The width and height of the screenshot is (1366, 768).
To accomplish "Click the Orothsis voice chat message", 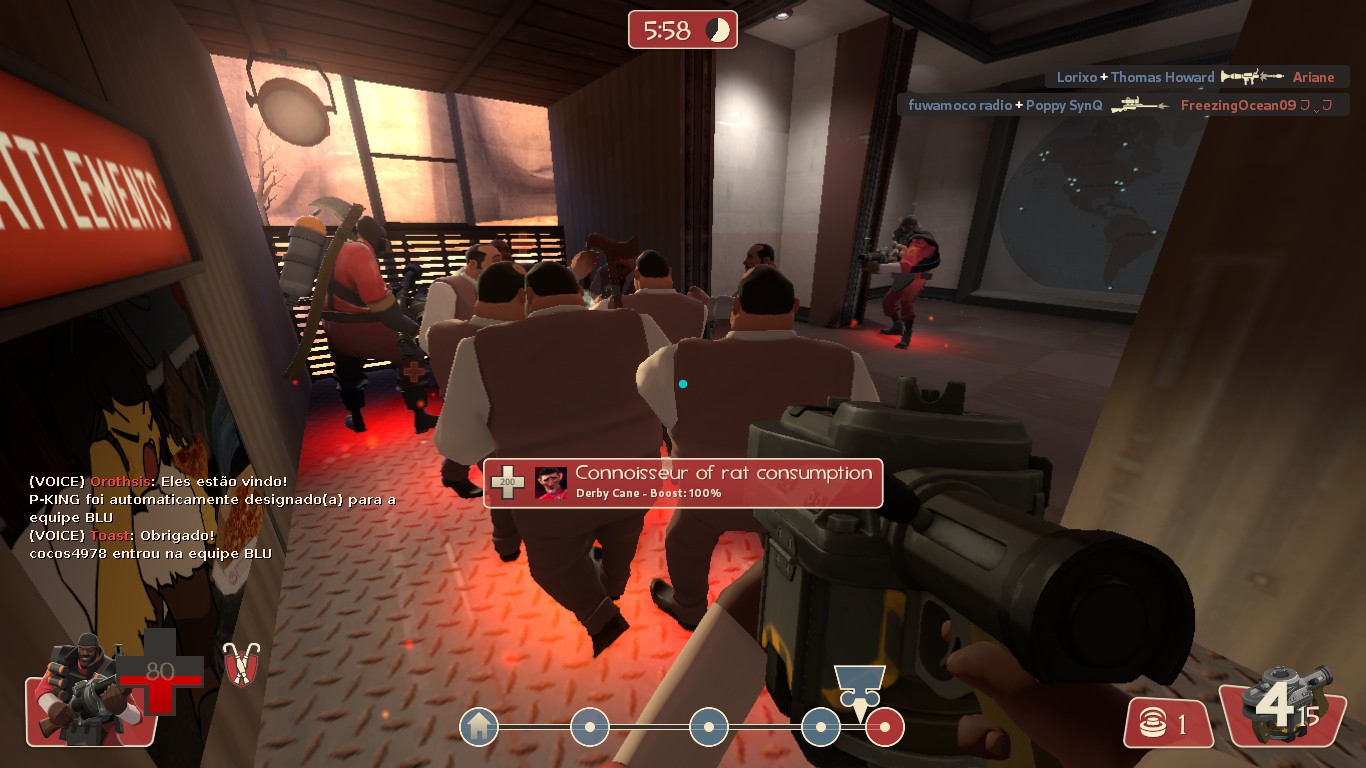I will [158, 481].
